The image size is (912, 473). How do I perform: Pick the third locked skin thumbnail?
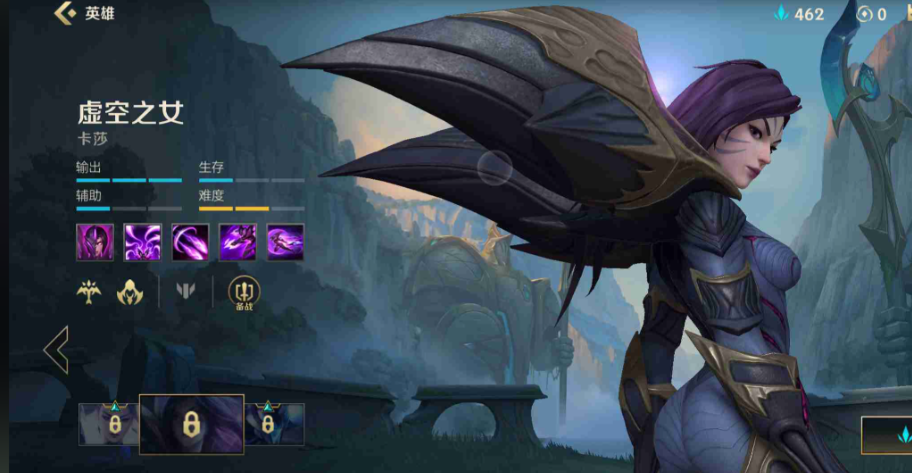[x=274, y=424]
